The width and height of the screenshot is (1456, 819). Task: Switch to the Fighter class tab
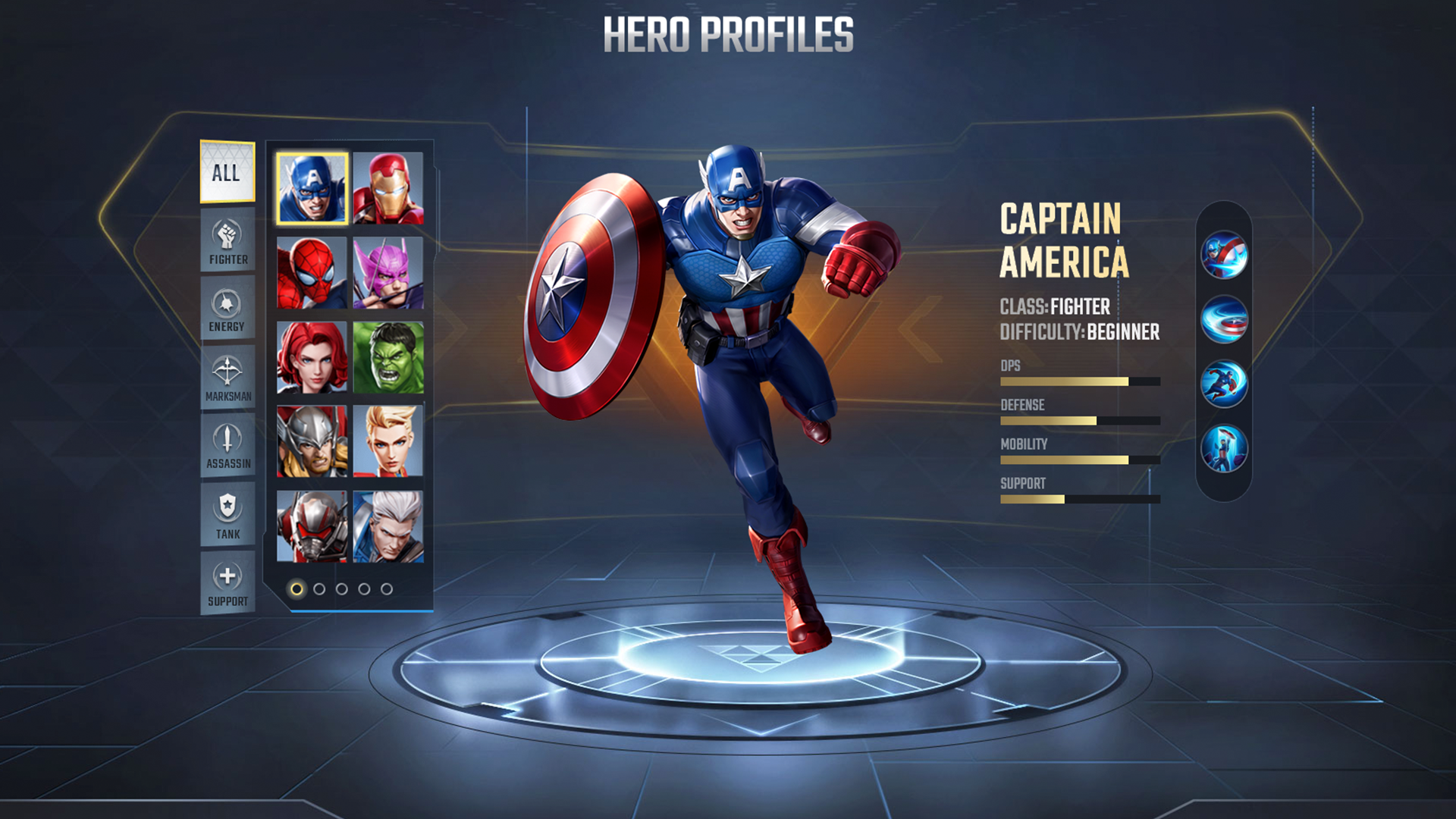[x=227, y=240]
